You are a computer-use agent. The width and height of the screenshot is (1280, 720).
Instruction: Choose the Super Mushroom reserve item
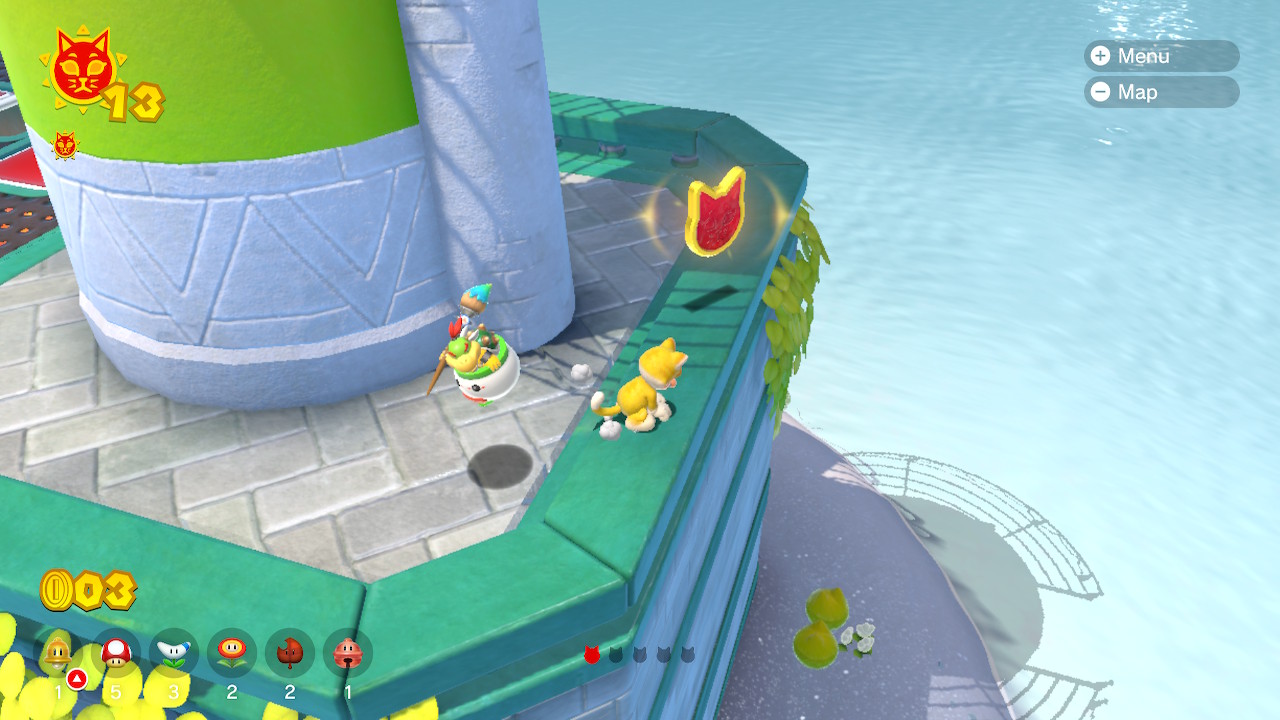click(116, 653)
